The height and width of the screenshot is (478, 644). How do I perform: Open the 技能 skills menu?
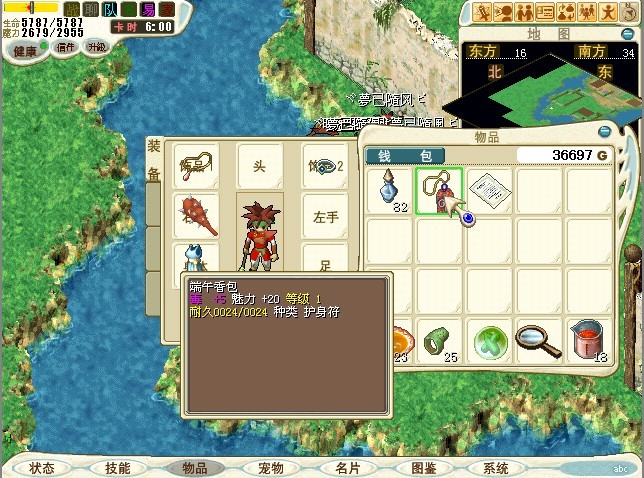(x=117, y=468)
